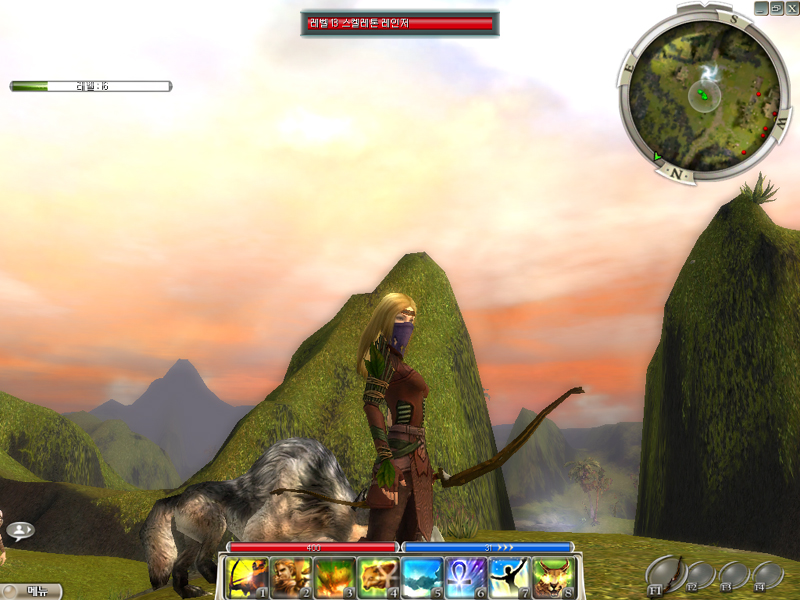Open the chat speech bubble icon
Image resolution: width=800 pixels, height=600 pixels.
(20, 531)
